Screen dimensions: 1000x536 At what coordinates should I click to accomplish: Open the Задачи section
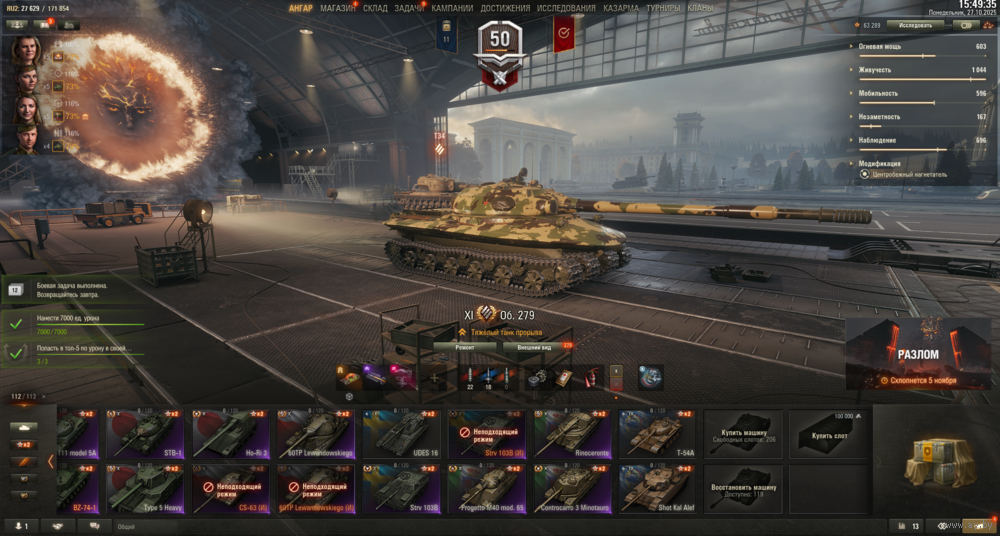(x=408, y=8)
